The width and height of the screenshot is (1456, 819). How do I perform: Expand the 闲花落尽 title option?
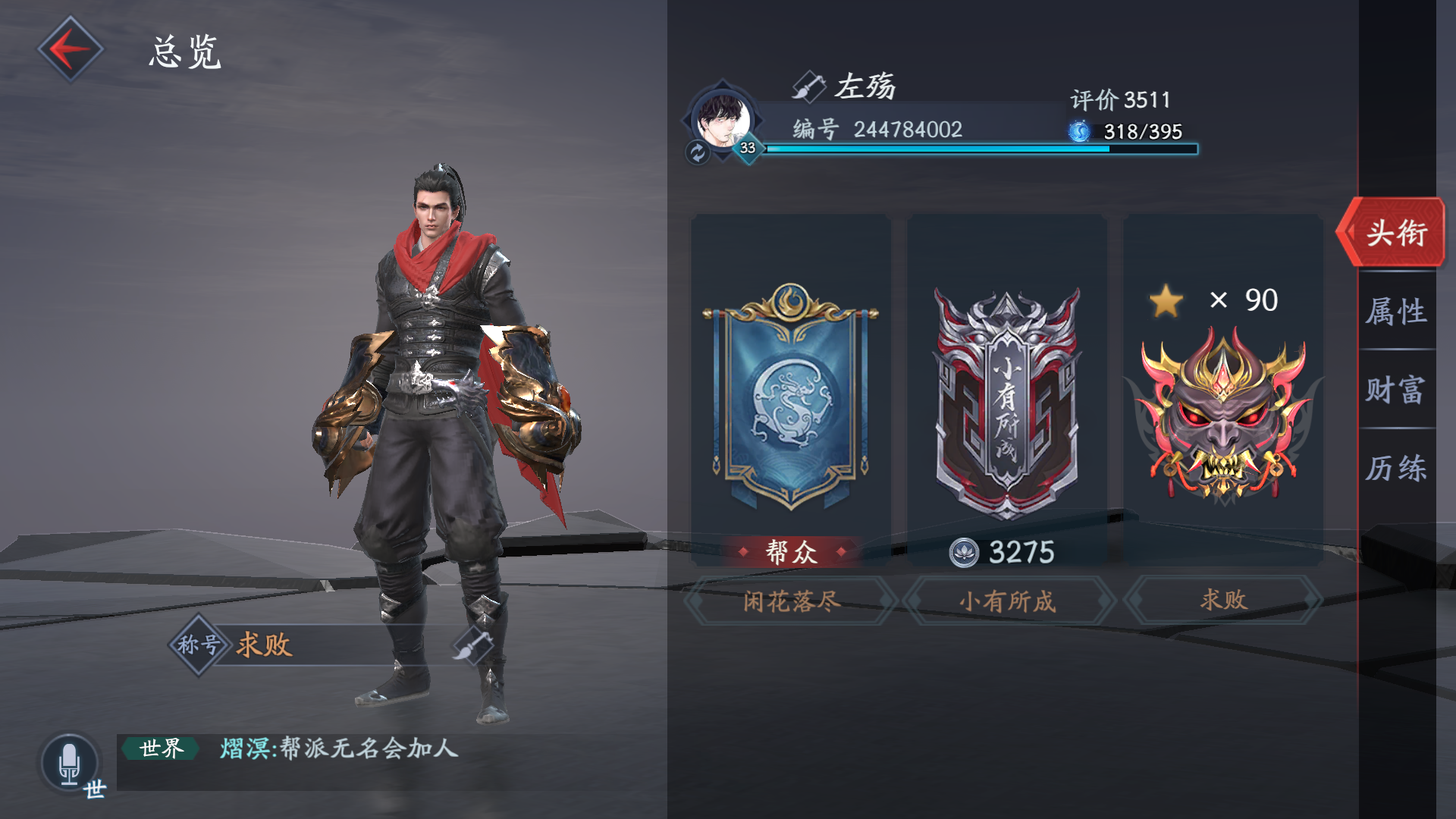(790, 599)
